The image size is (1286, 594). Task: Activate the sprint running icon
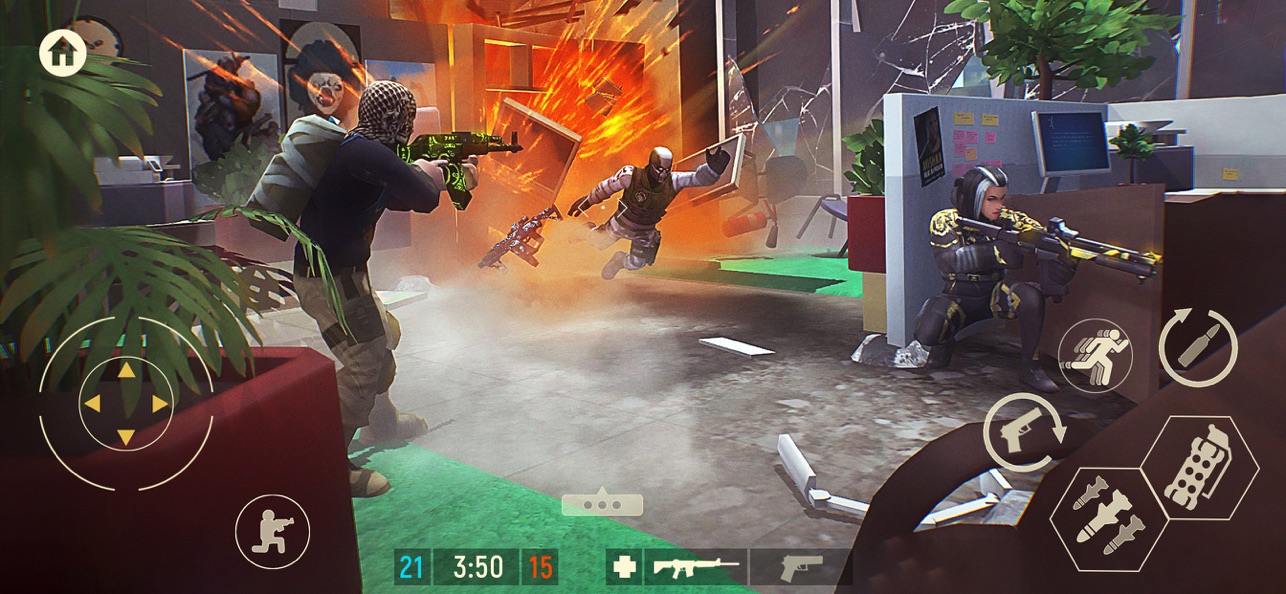click(1096, 356)
